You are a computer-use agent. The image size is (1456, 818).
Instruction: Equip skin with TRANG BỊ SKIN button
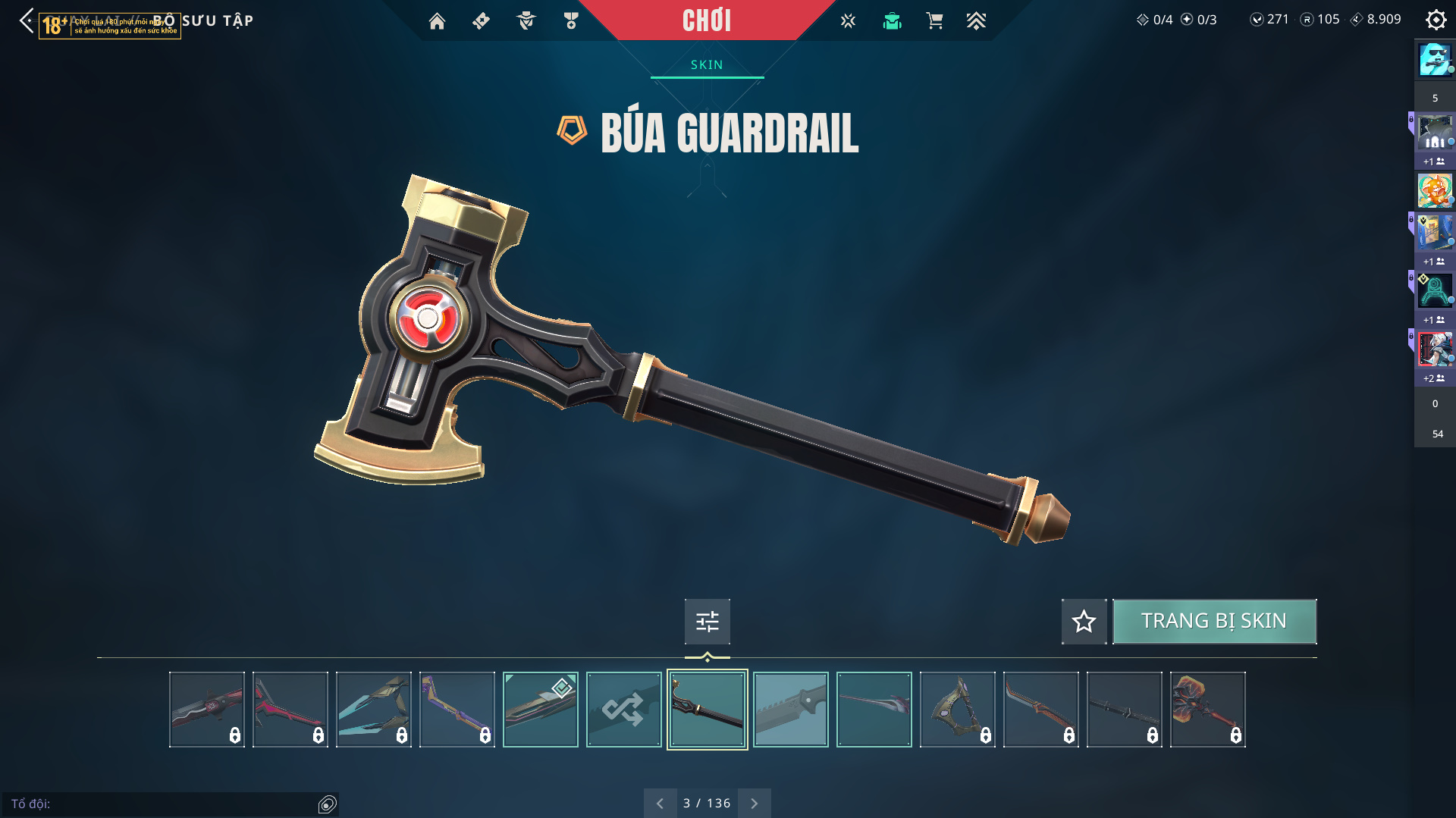point(1214,622)
